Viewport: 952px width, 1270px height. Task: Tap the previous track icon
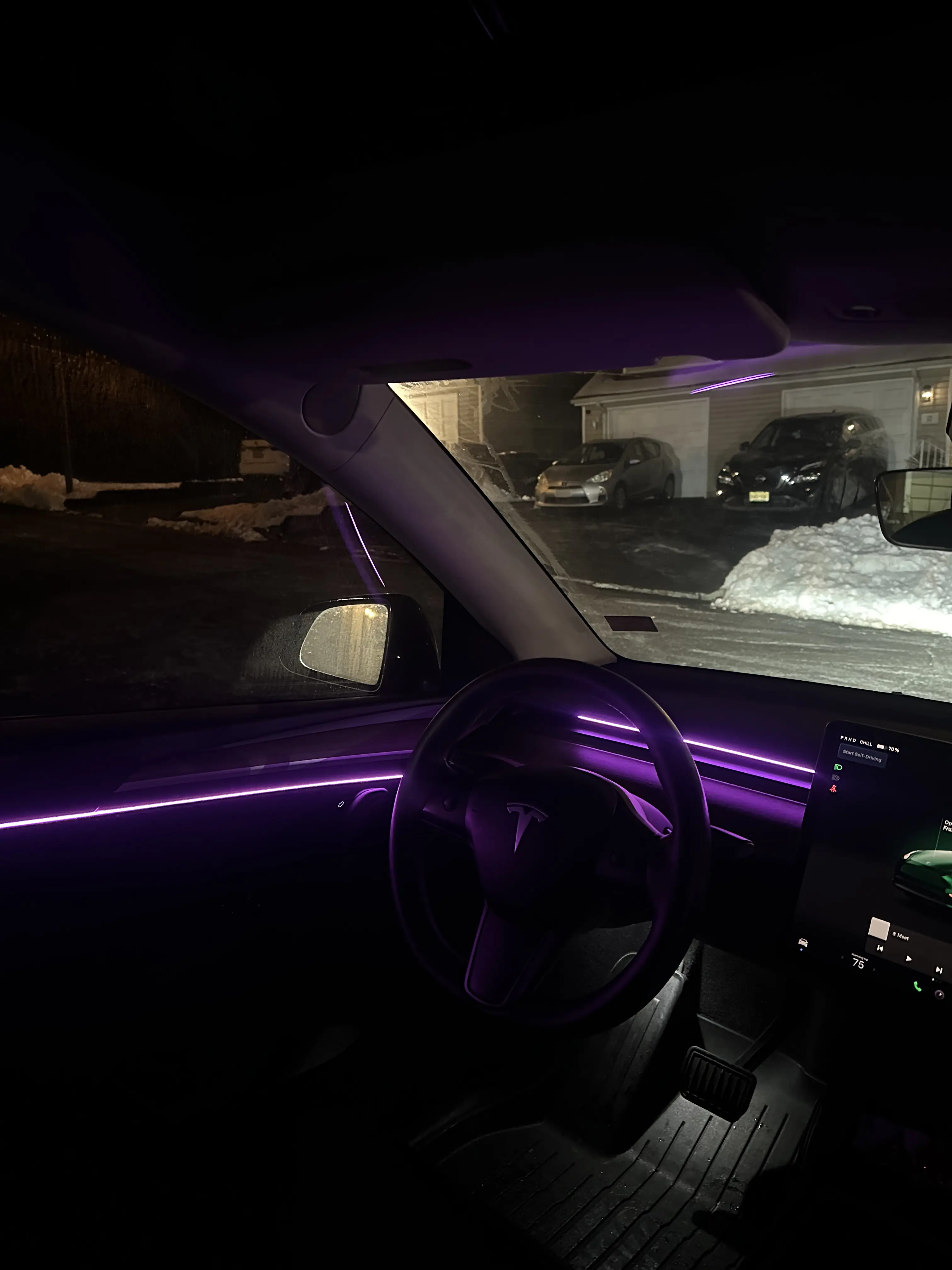[x=880, y=948]
